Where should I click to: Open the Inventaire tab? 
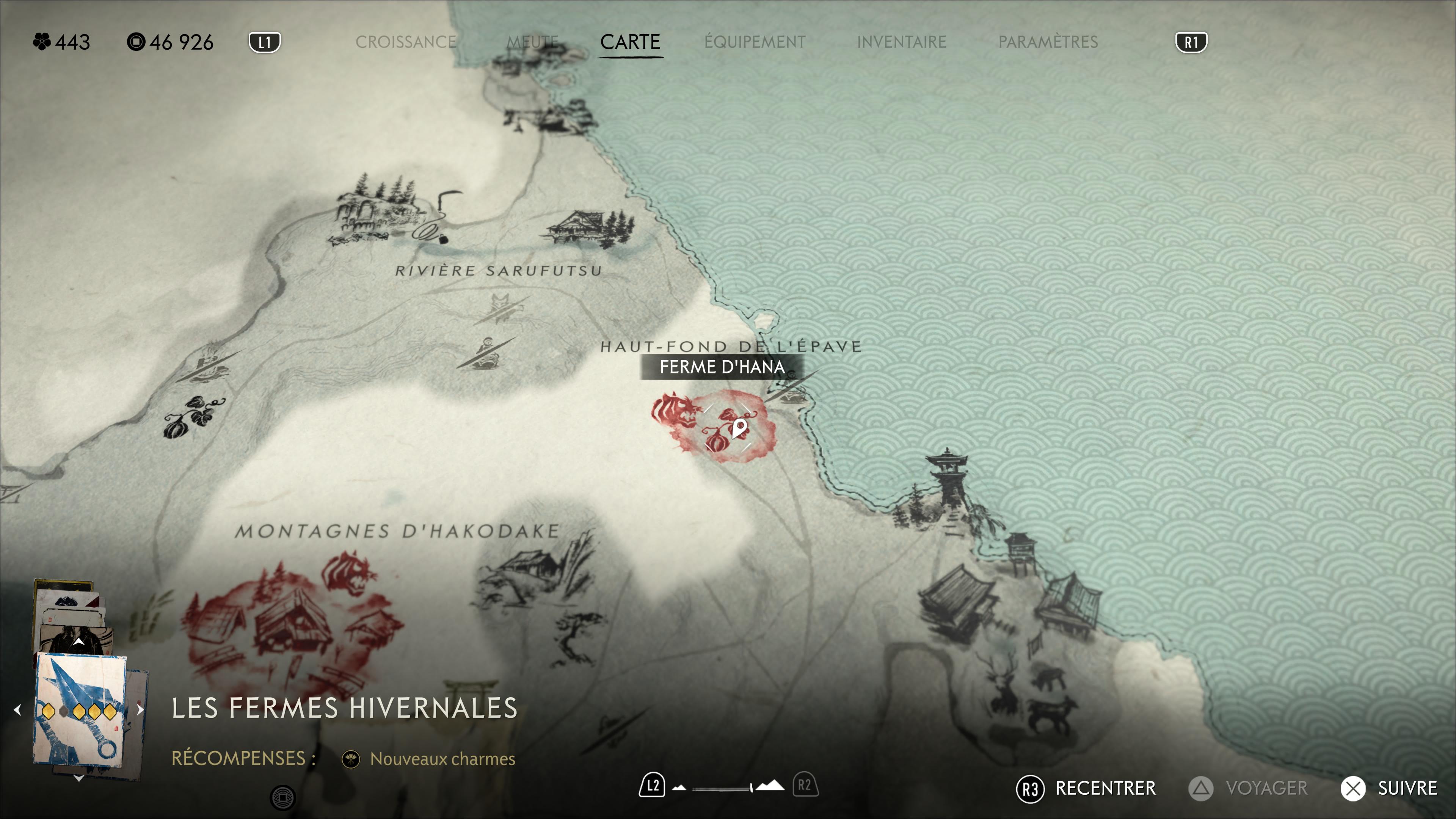coord(902,42)
